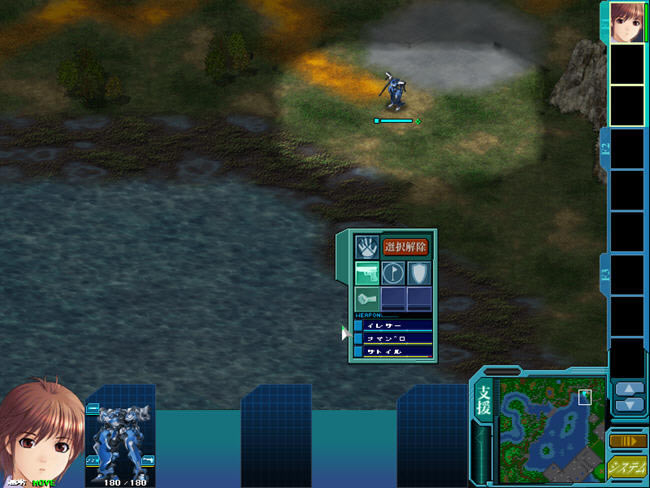650x488 pixels.
Task: Choose the first weapon in the list
Action: (396, 326)
